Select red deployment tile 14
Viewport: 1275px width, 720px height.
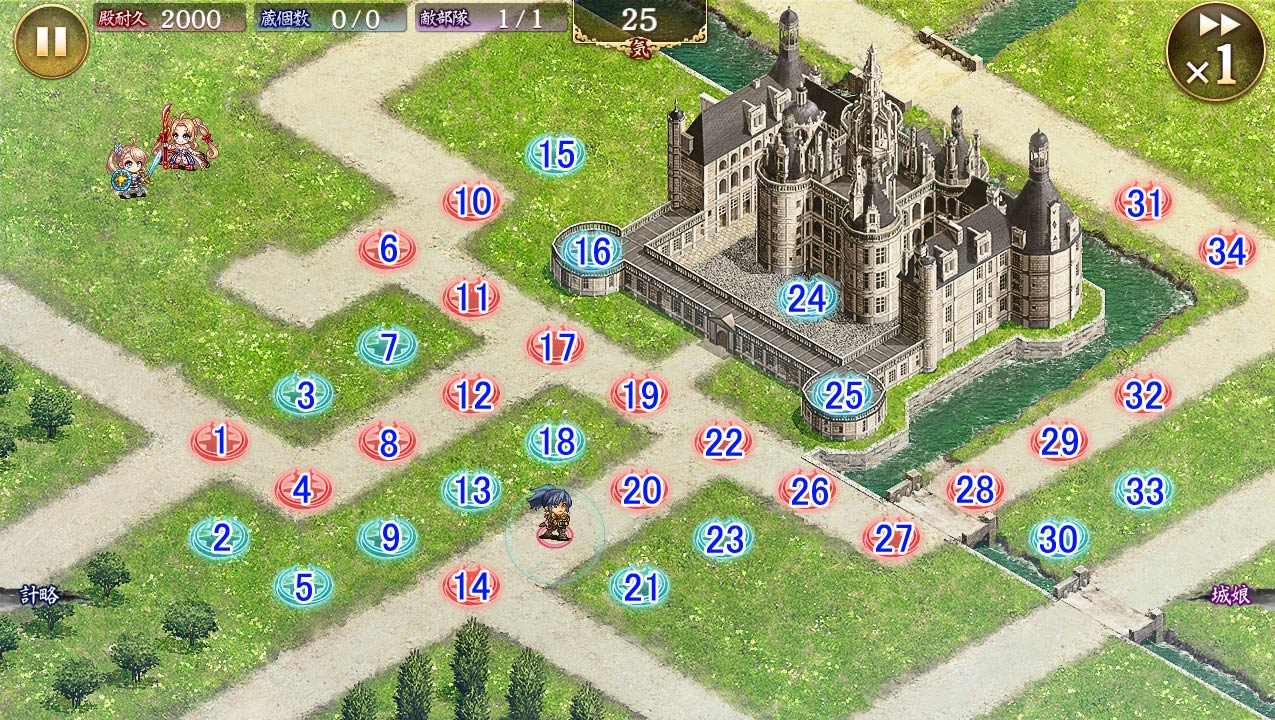[x=472, y=586]
